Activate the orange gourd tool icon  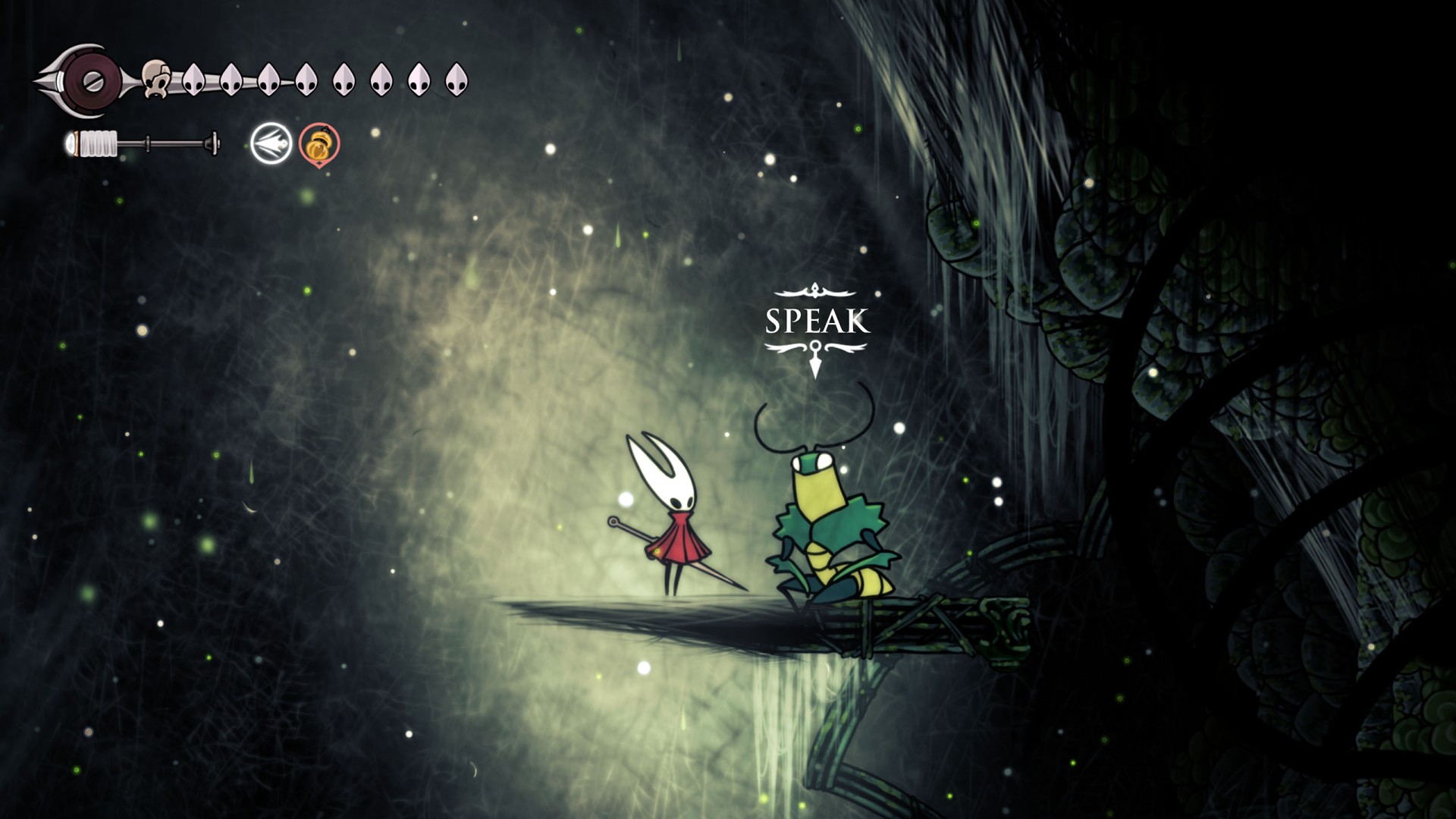(x=319, y=144)
